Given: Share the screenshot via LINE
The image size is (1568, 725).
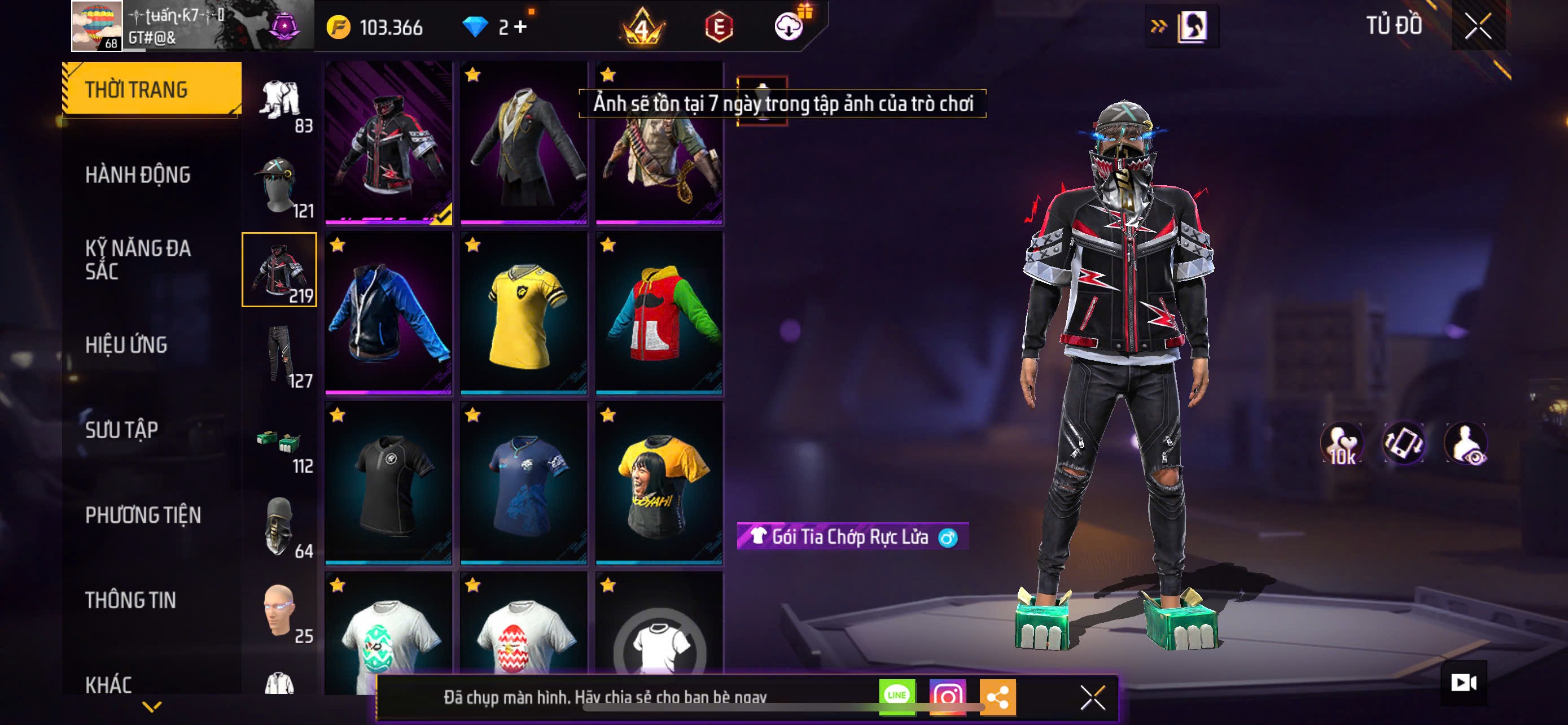Looking at the screenshot, I should tap(897, 696).
